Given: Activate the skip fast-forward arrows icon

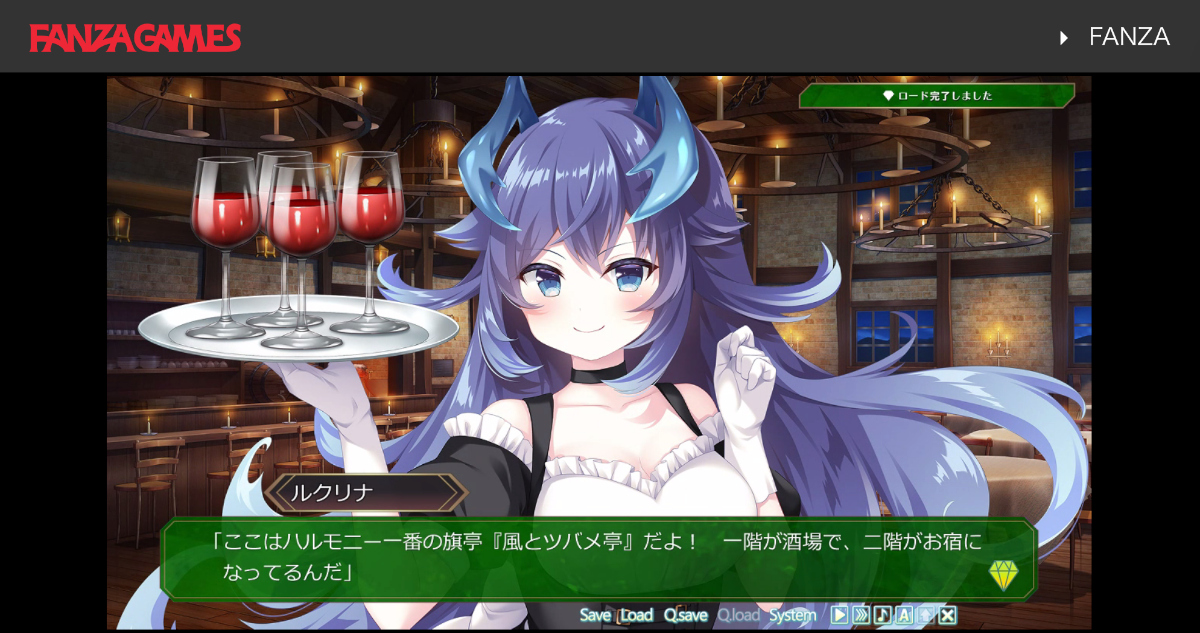Looking at the screenshot, I should (861, 615).
